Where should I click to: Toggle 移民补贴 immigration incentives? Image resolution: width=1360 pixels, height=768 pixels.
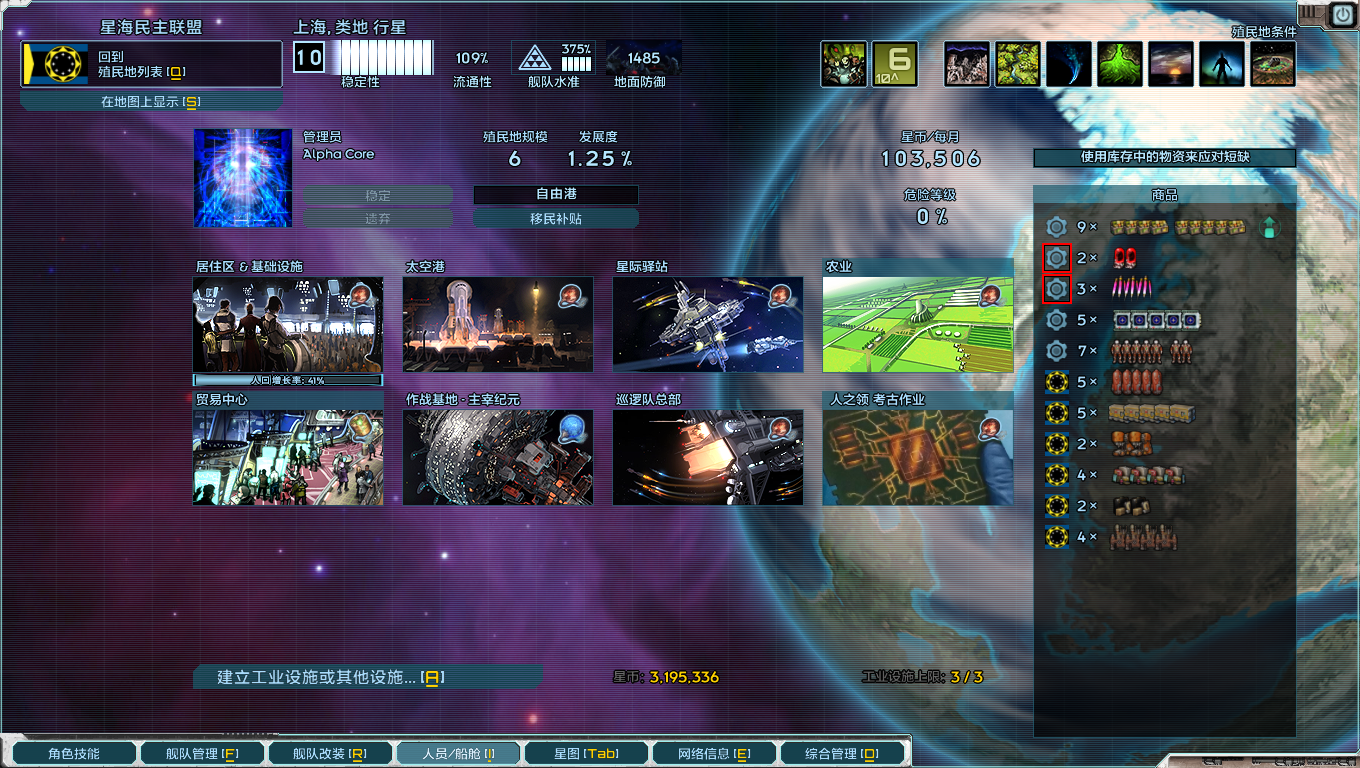click(x=557, y=217)
